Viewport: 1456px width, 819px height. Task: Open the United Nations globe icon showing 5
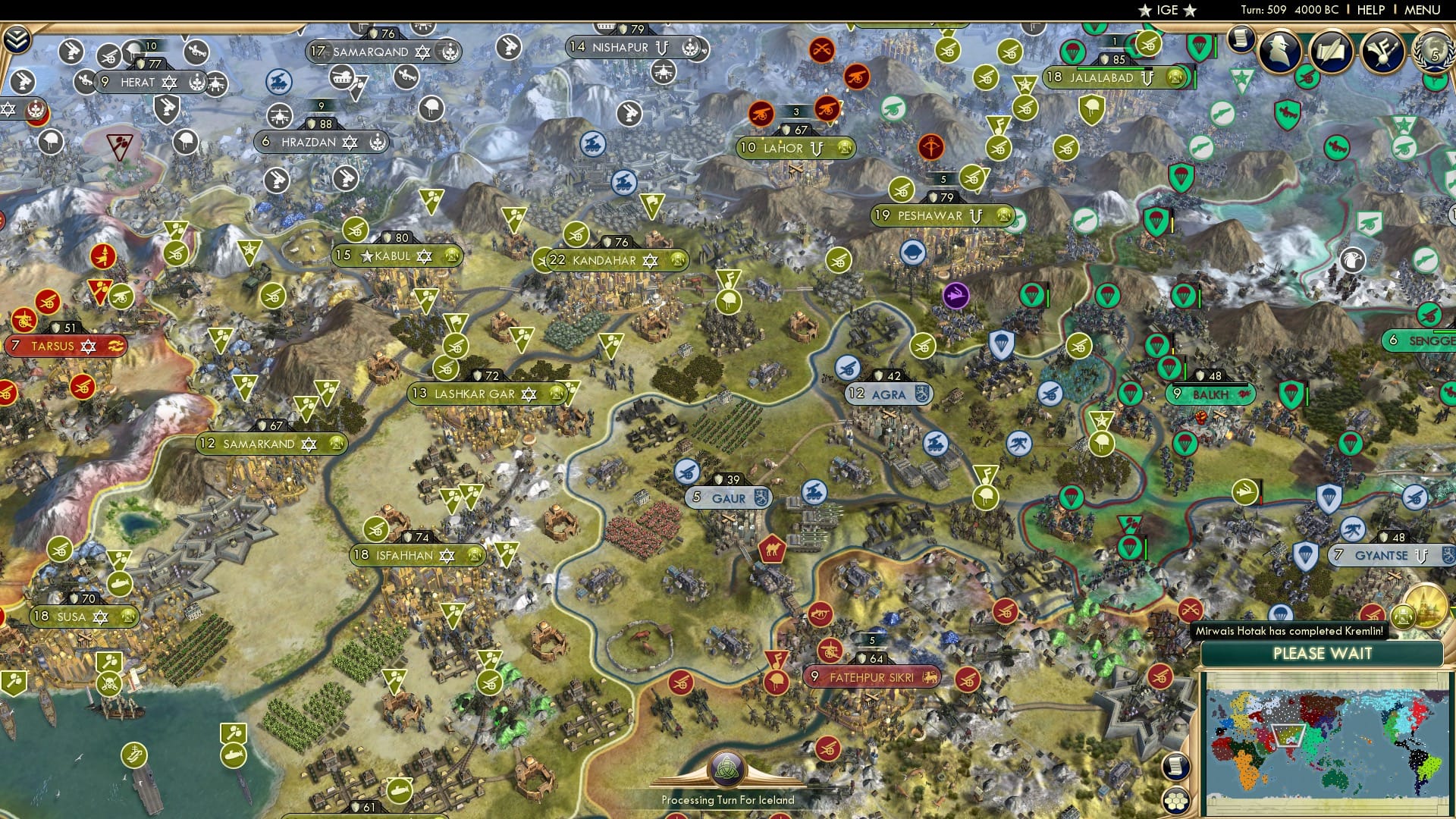[x=1432, y=53]
